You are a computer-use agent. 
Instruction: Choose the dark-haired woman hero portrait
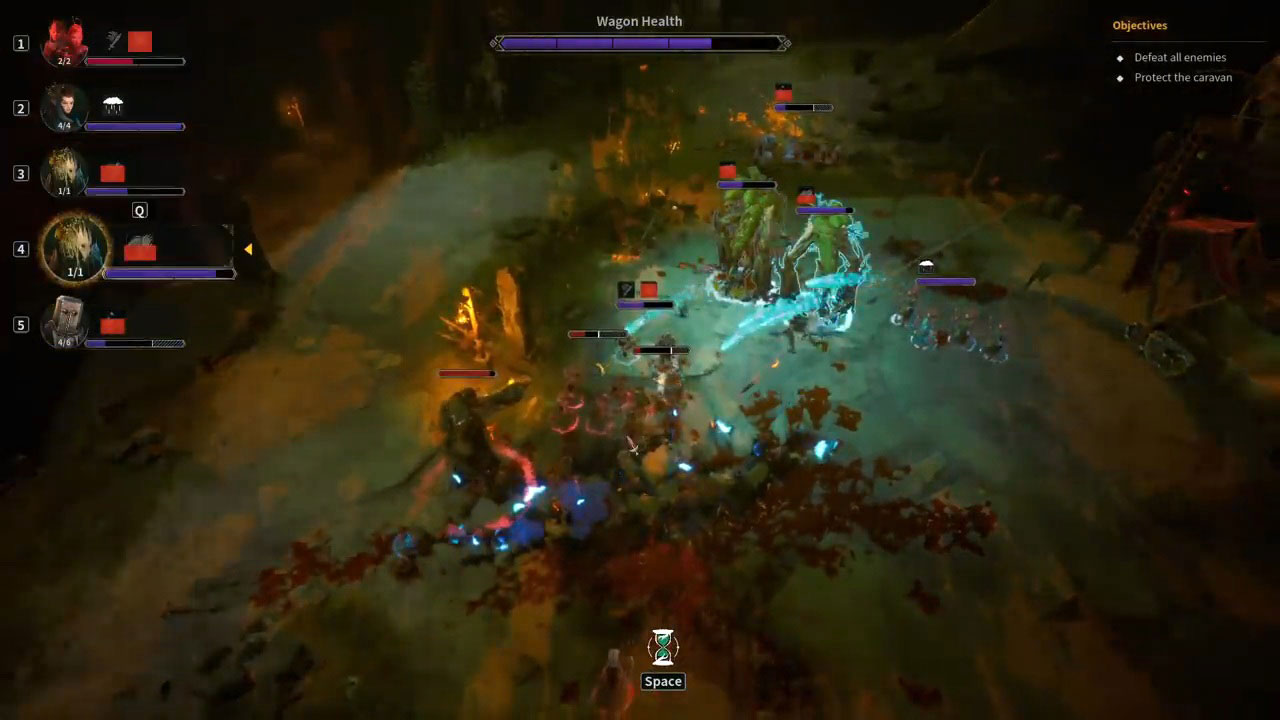pyautogui.click(x=64, y=108)
